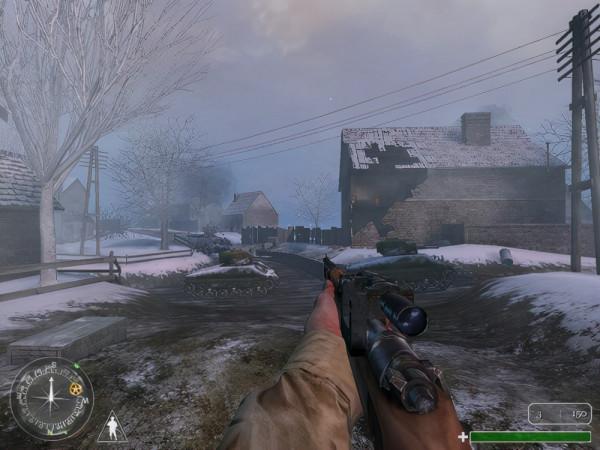Select the standing soldier stance indicator
This screenshot has height=450, width=600.
tap(112, 428)
